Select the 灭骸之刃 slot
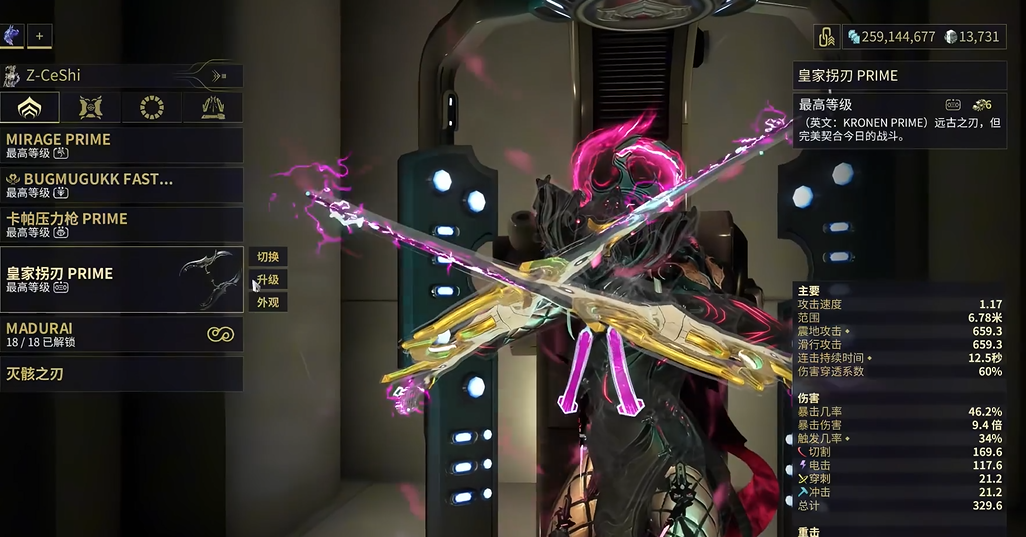Screen dimensions: 1026x537 [121, 374]
